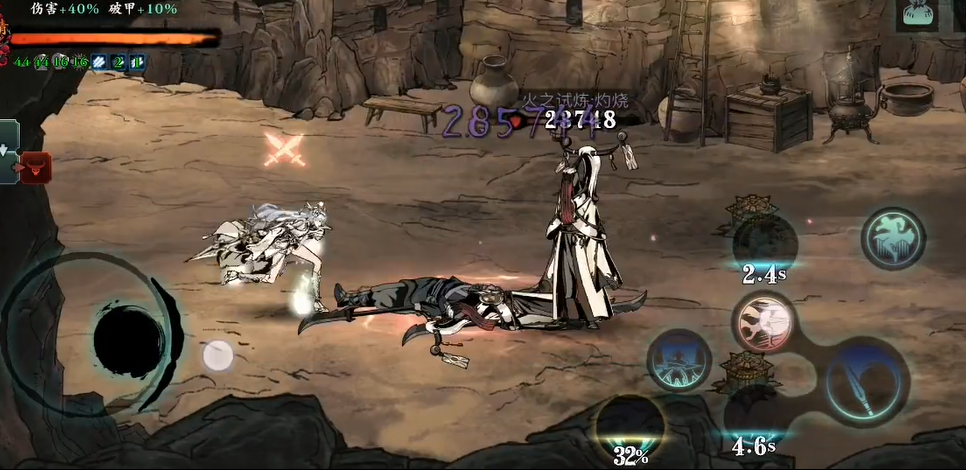This screenshot has height=470, width=966.
Task: Tap the main sword attack button
Action: click(866, 380)
